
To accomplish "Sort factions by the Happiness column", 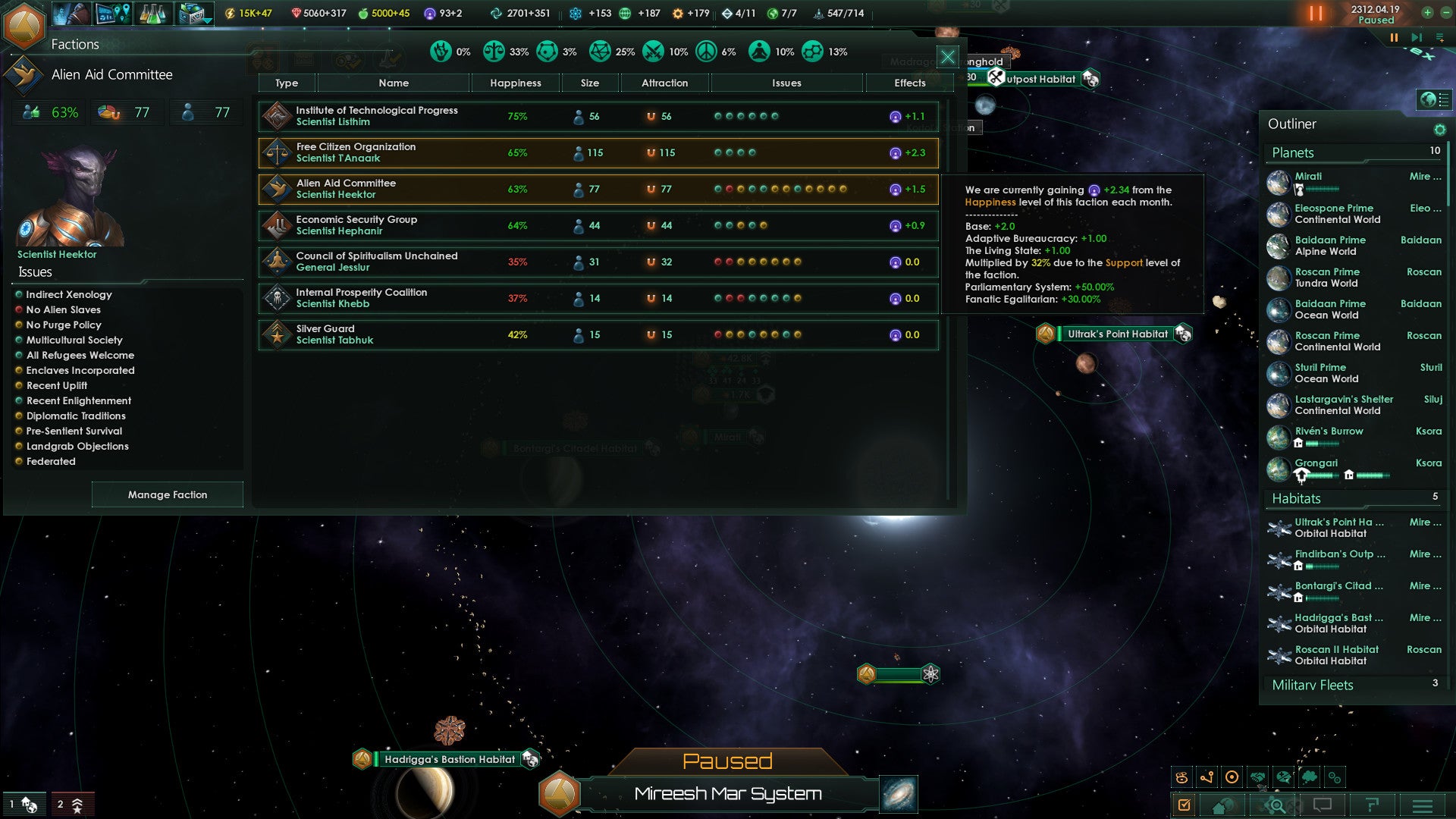I will [x=515, y=83].
